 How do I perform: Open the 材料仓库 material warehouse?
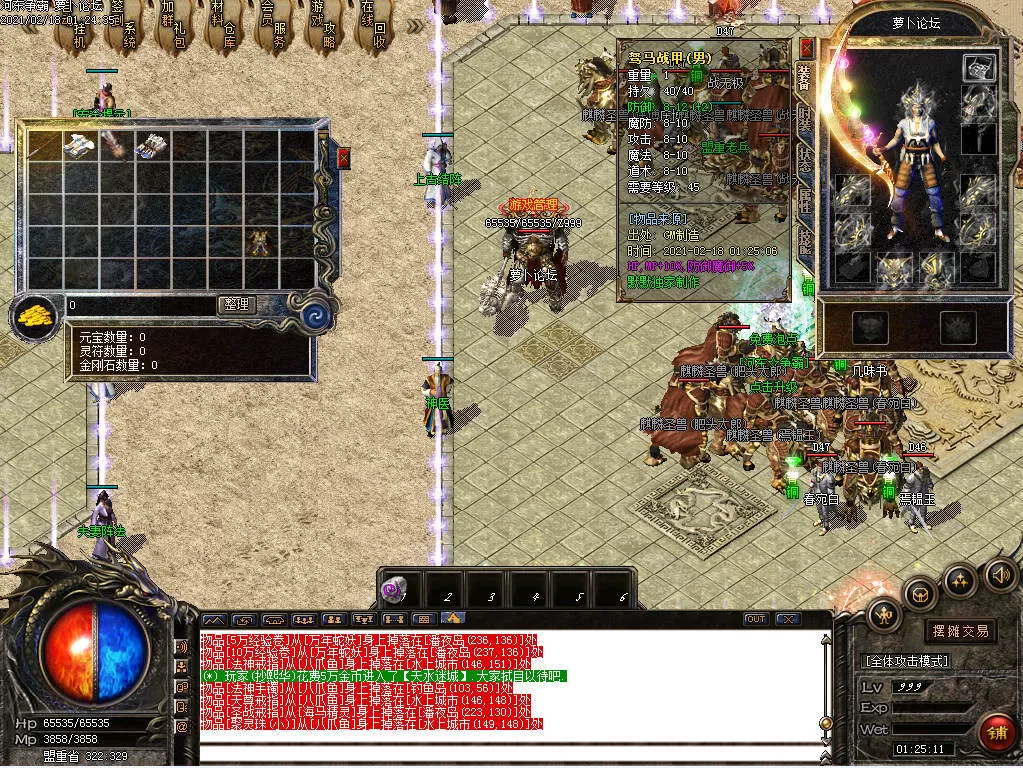(221, 30)
